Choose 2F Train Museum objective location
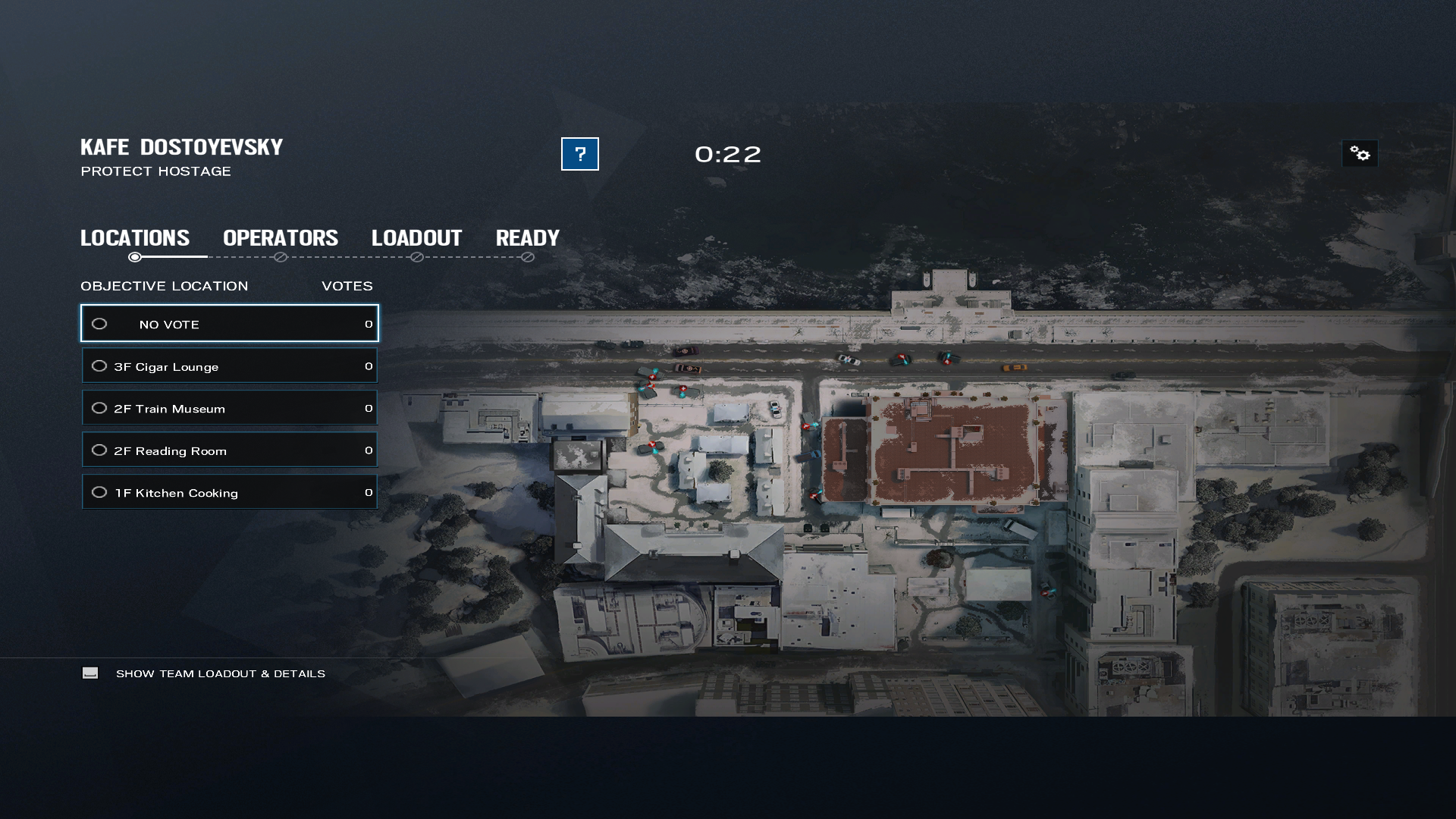The image size is (1456, 819). [x=229, y=408]
